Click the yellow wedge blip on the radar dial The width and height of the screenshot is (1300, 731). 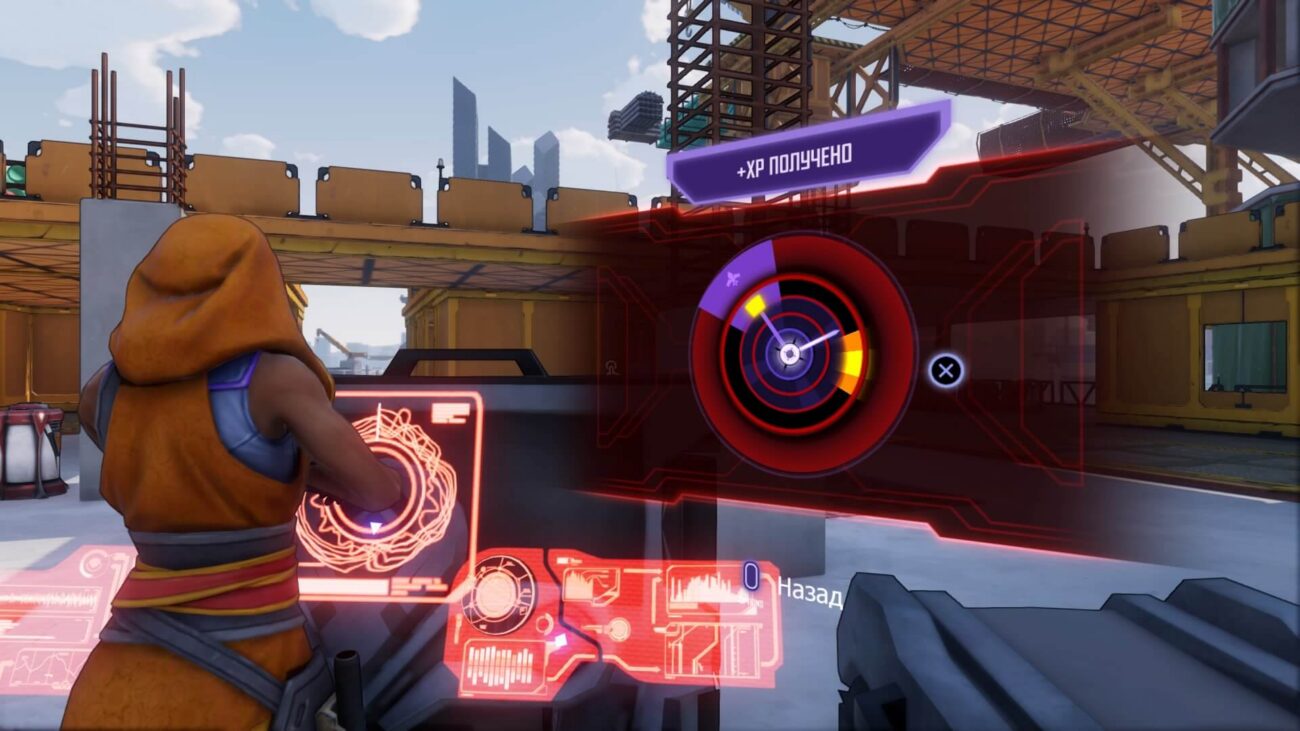[754, 303]
